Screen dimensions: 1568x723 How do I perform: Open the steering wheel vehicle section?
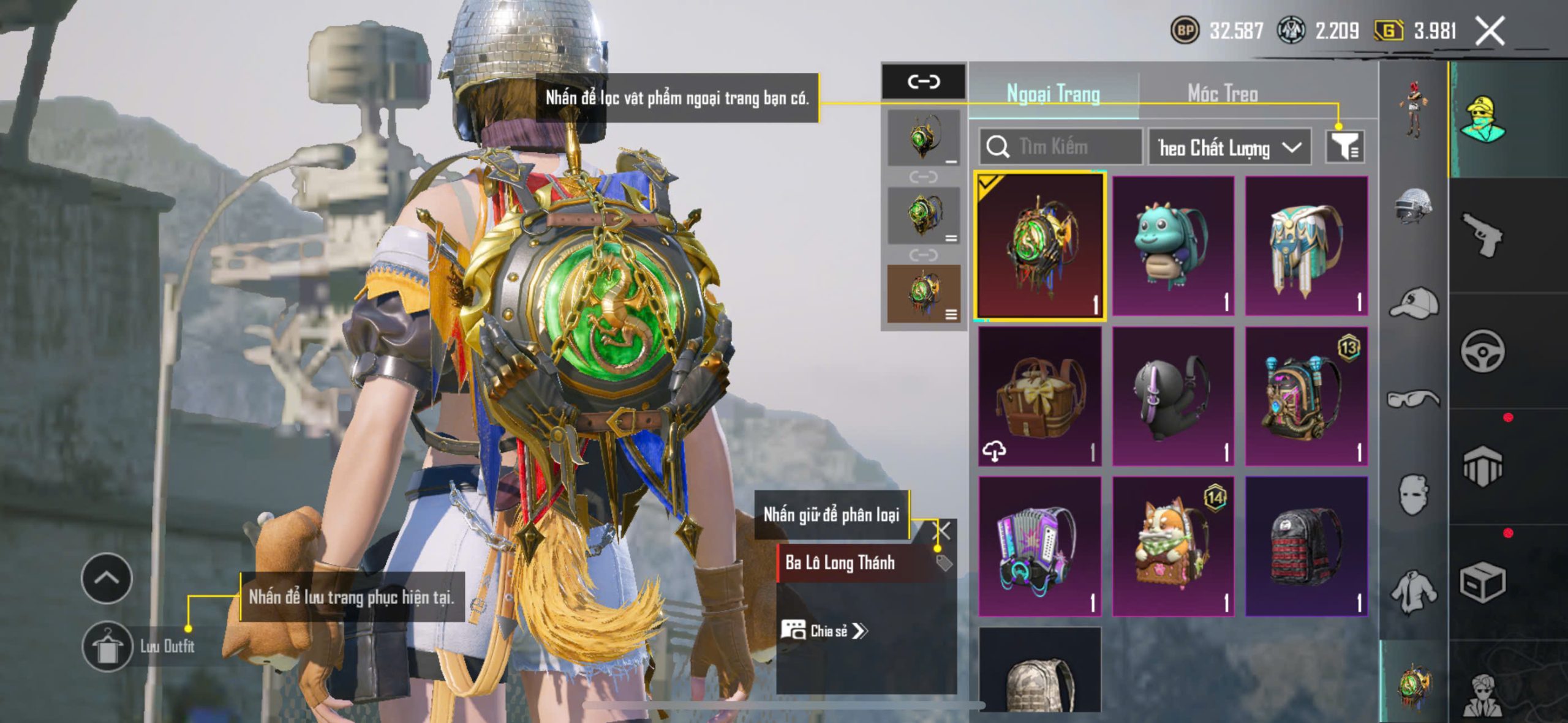[x=1482, y=351]
